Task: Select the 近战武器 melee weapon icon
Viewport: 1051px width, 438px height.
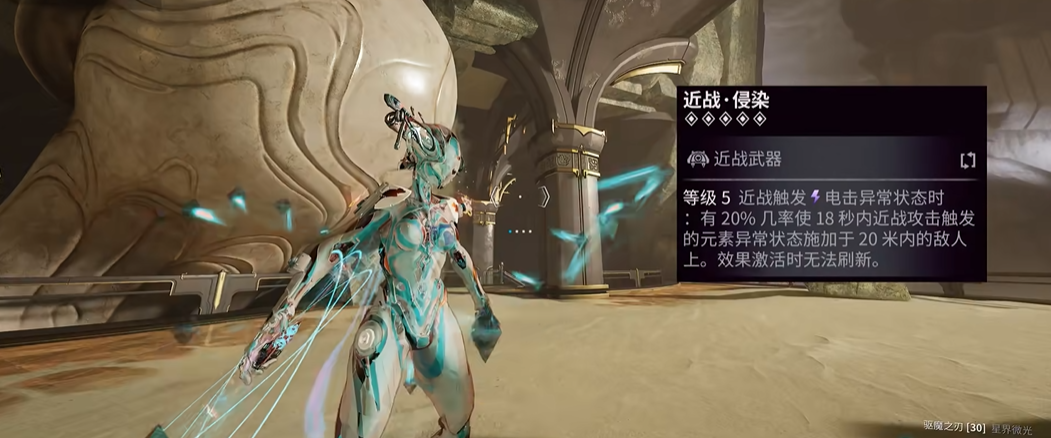Action: coord(698,158)
